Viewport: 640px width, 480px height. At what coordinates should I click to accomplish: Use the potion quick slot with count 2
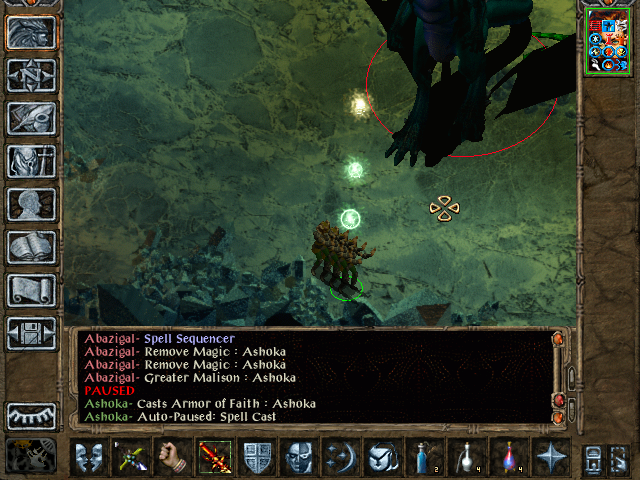425,458
